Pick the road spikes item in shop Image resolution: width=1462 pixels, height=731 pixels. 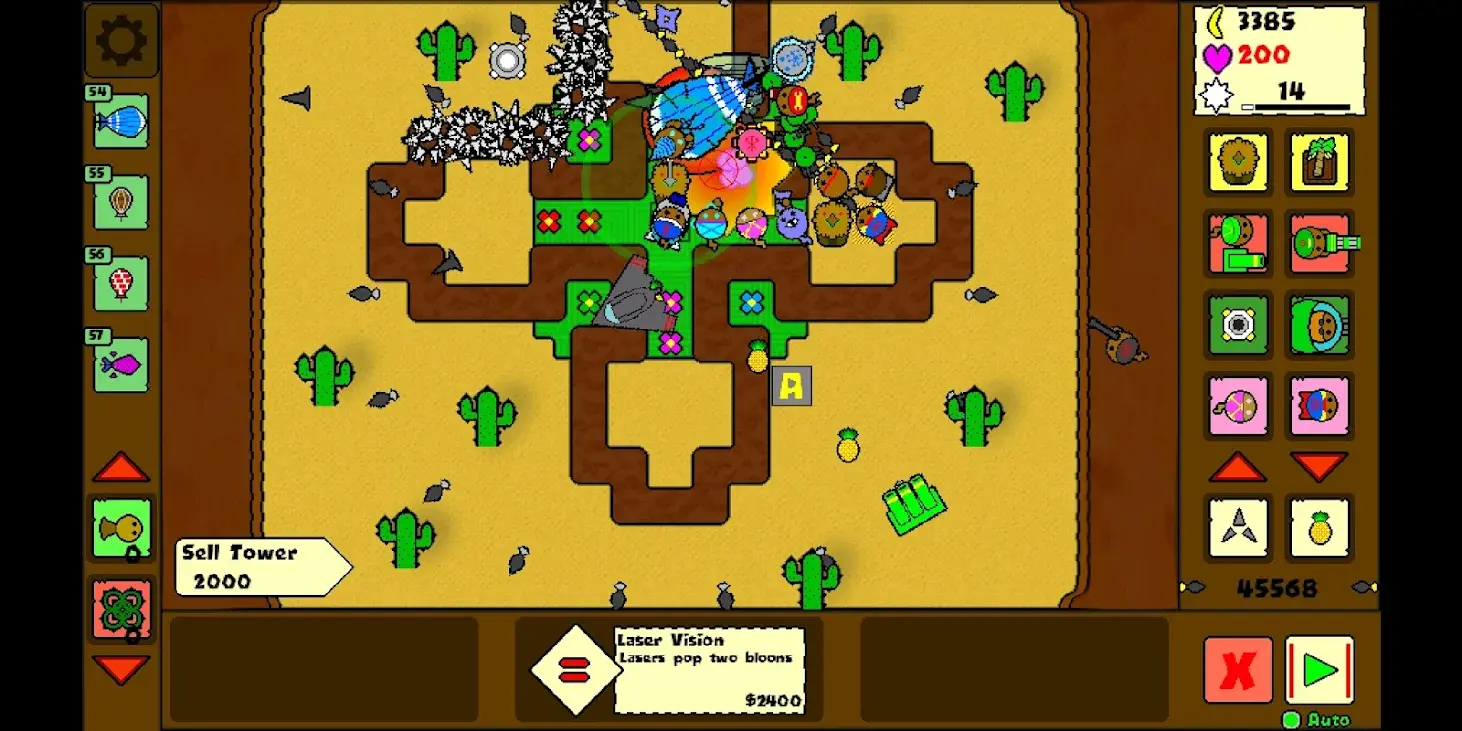[x=1238, y=527]
